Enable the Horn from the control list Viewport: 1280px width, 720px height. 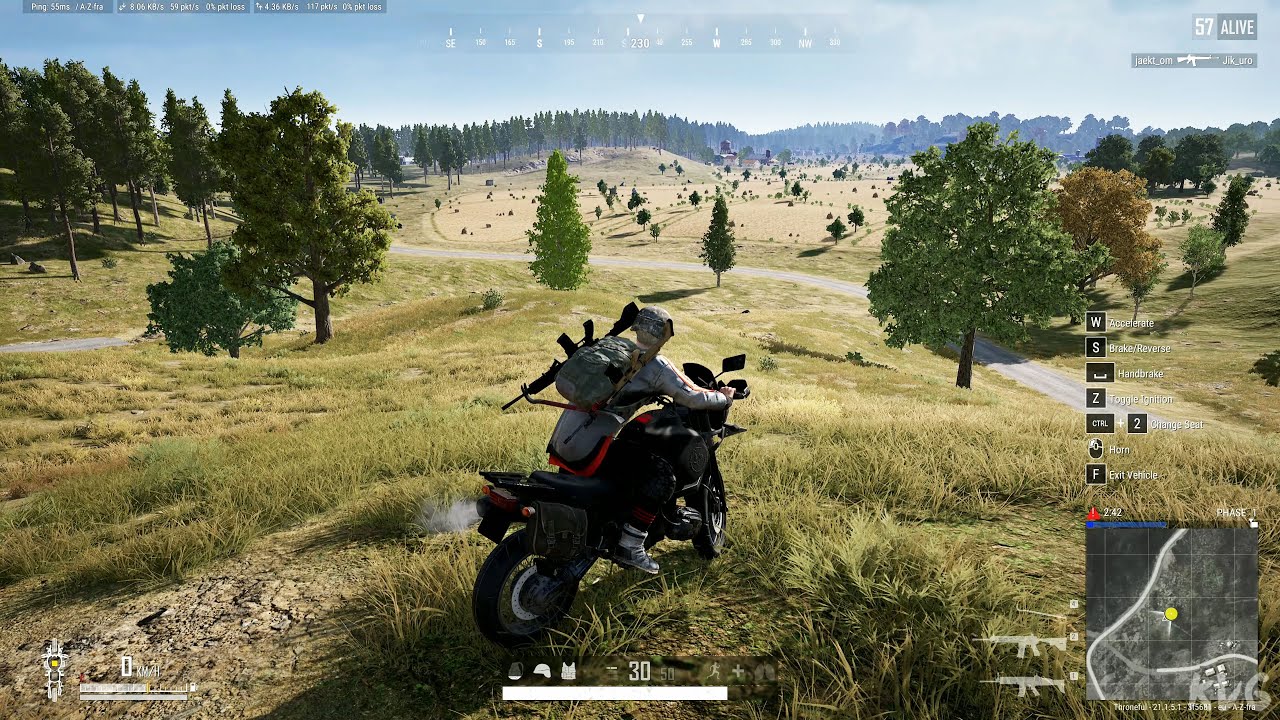point(1116,449)
